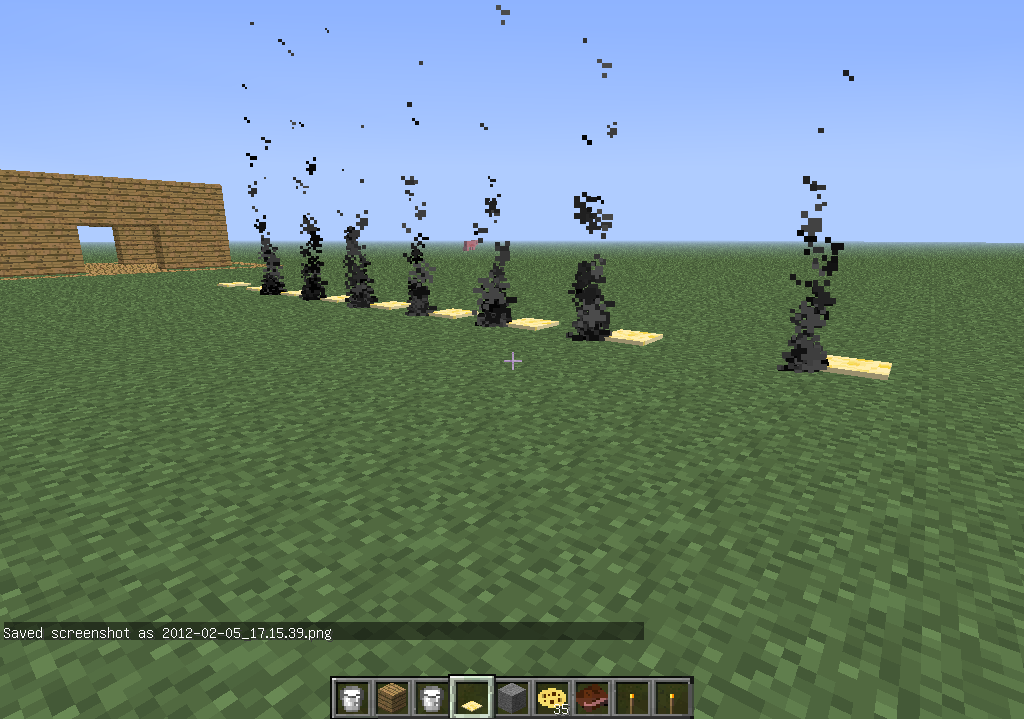Pick the reddish-brown food item slot
Screen dimensions: 1024x719
click(x=591, y=697)
